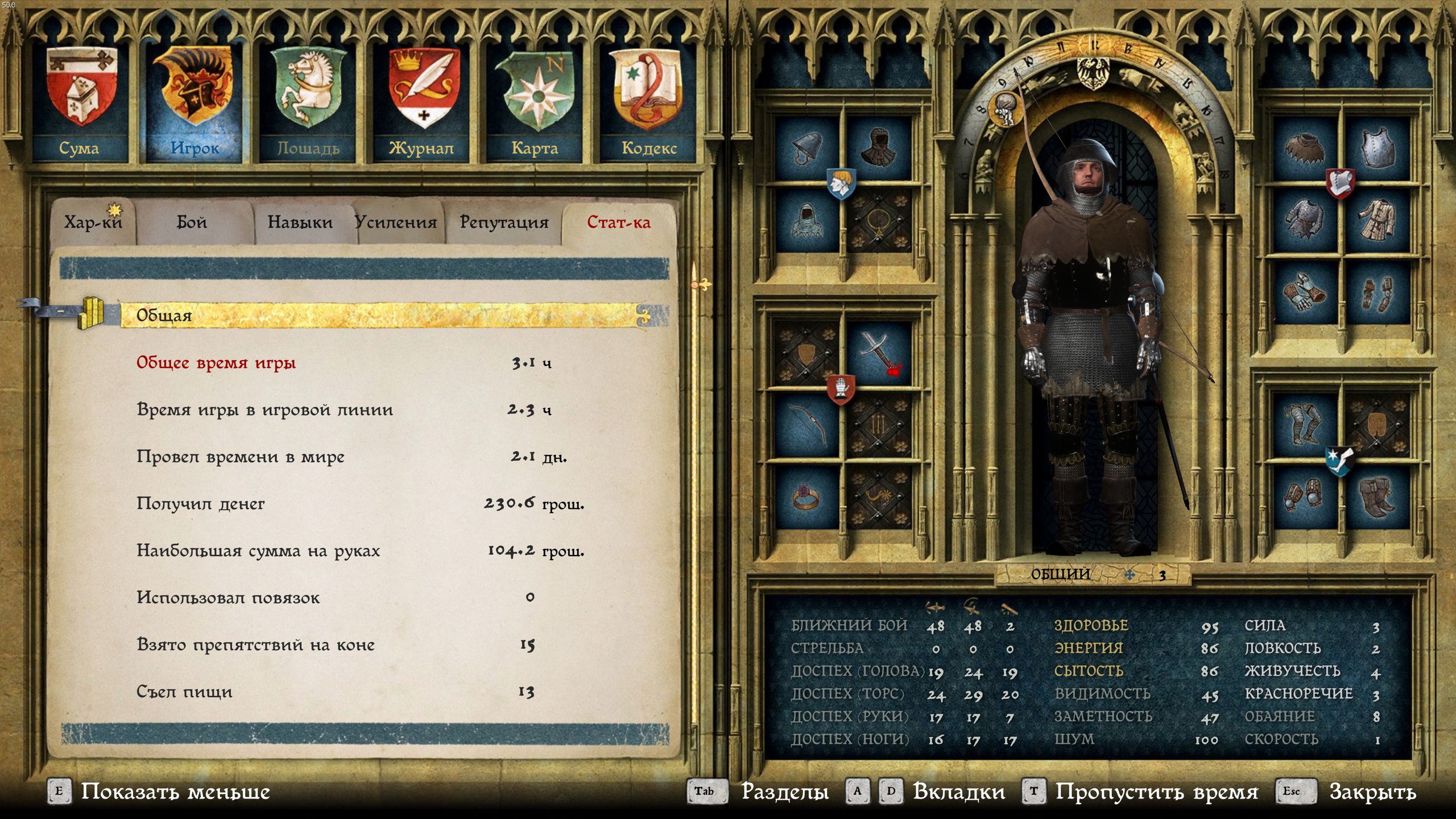Screen dimensions: 1456x819
Task: Open the Кодекс codex section
Action: coord(648,102)
